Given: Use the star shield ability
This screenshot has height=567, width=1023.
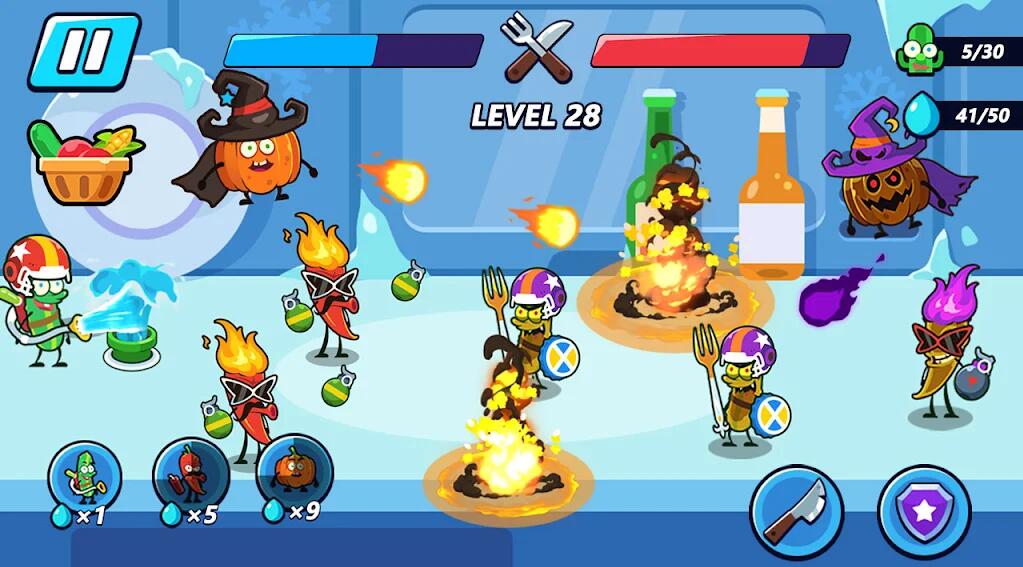Looking at the screenshot, I should (x=923, y=511).
